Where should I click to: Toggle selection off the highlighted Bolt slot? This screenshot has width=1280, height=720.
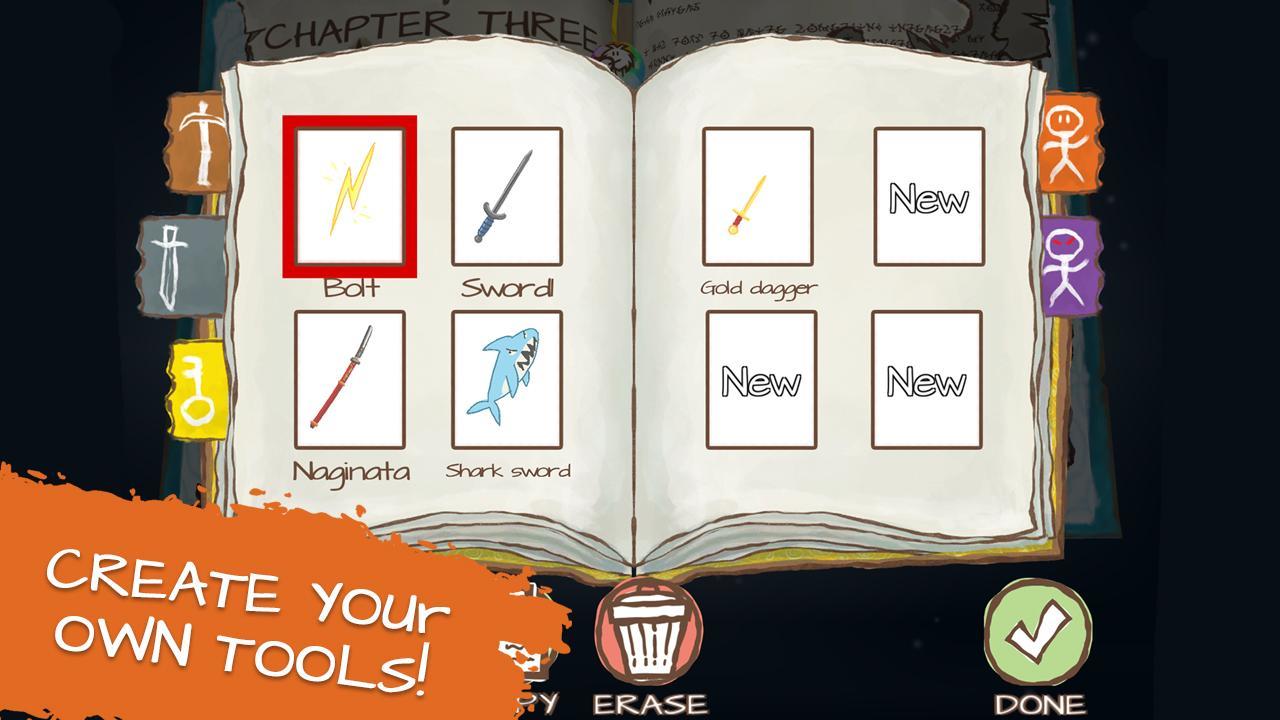coord(350,196)
